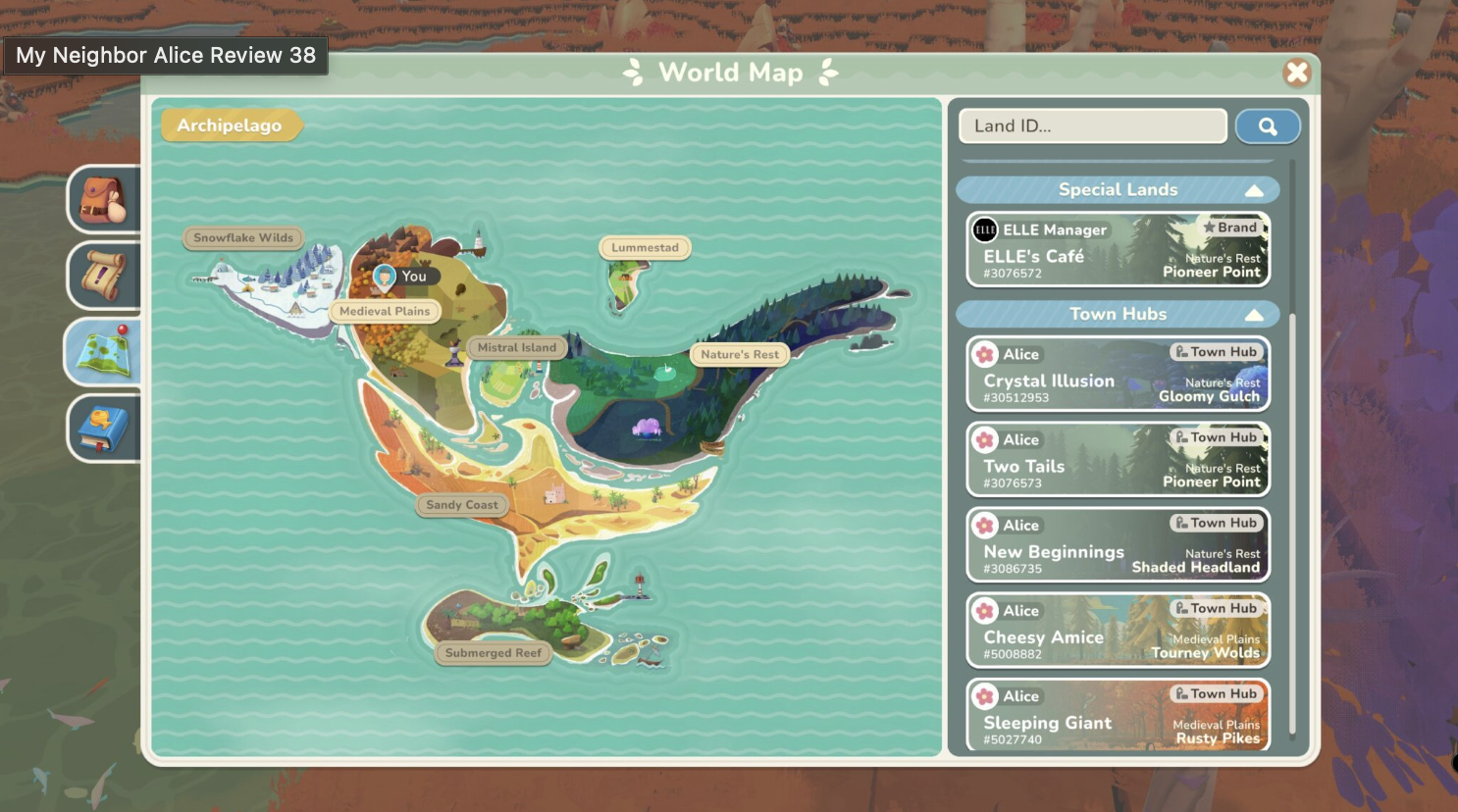Image resolution: width=1458 pixels, height=812 pixels.
Task: Open the quest scroll tab
Action: 103,276
